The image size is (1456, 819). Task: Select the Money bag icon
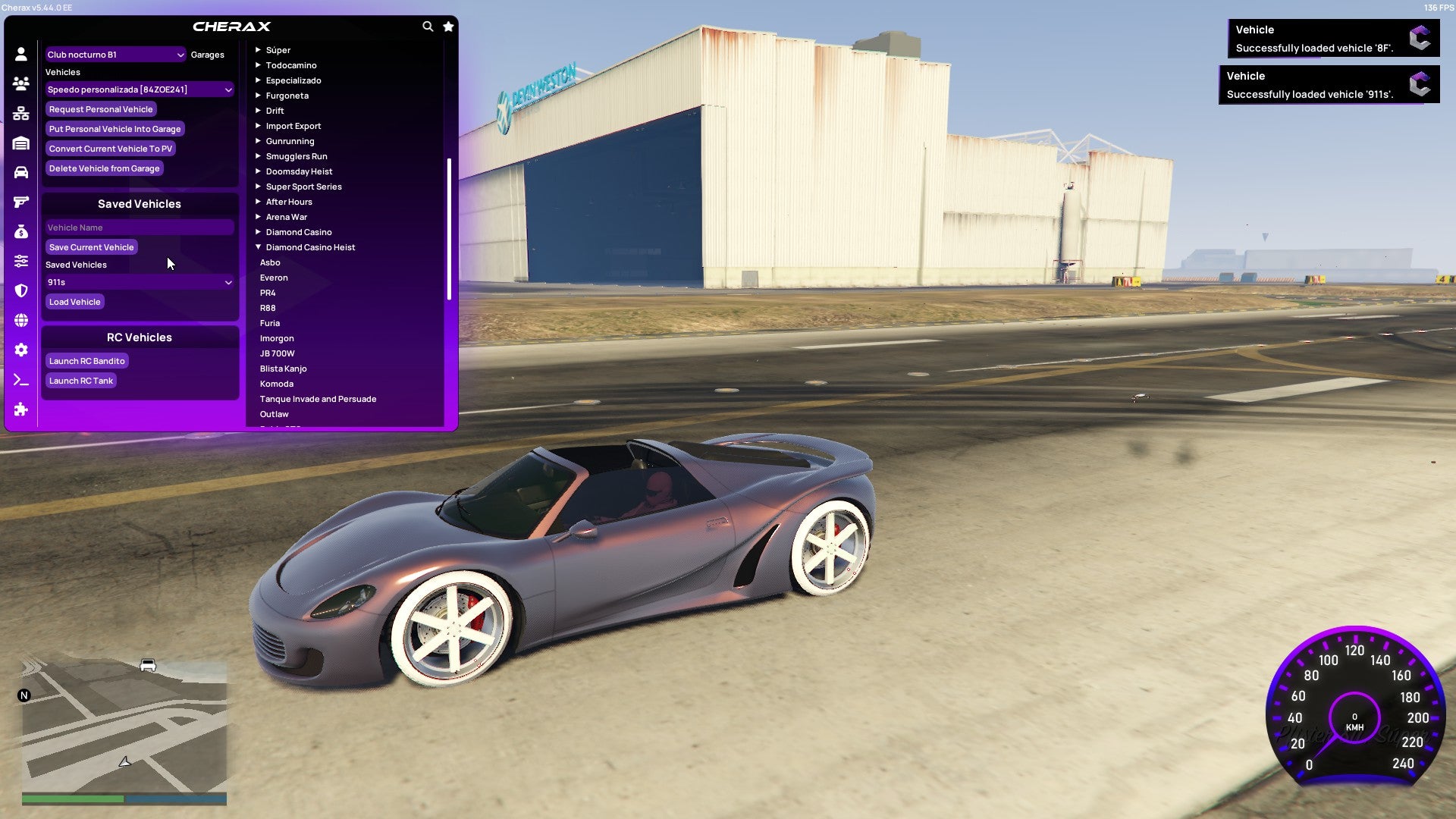pos(20,231)
